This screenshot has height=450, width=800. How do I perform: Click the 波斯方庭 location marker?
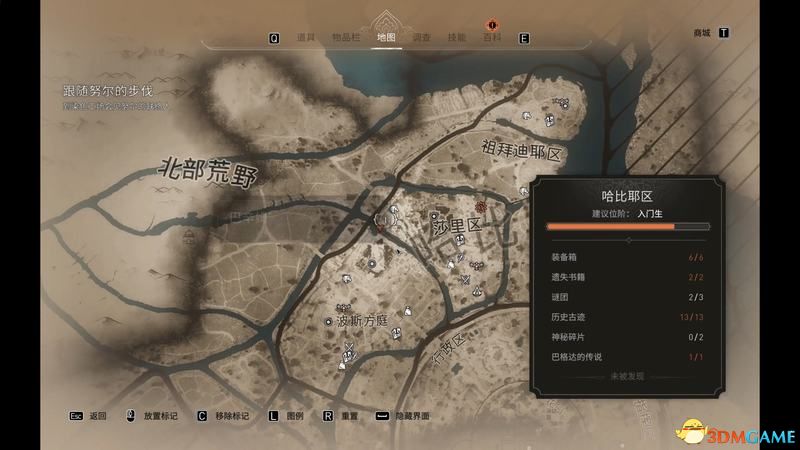click(x=328, y=322)
